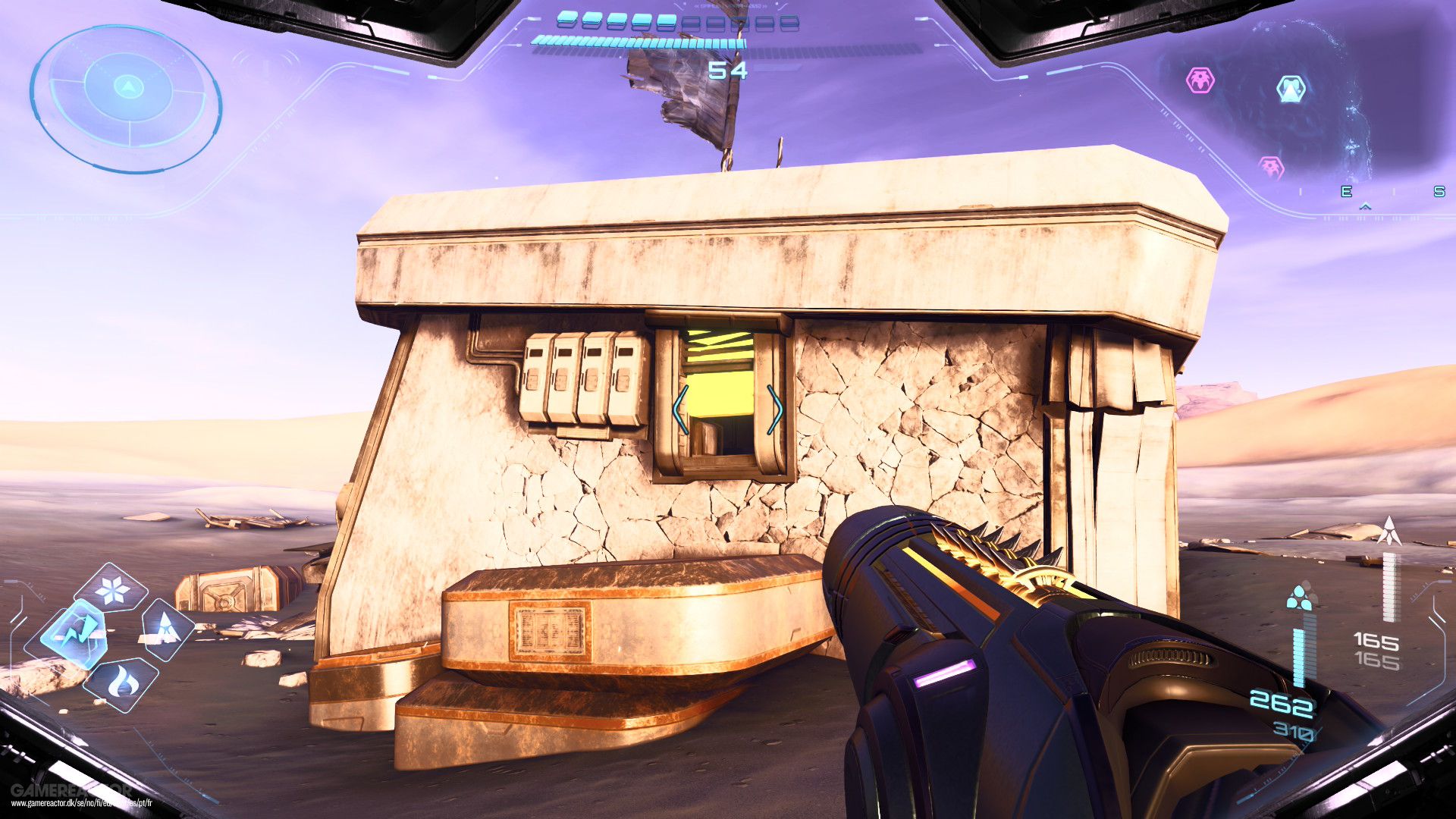
Task: Select the E compass heading label
Action: tap(1347, 191)
